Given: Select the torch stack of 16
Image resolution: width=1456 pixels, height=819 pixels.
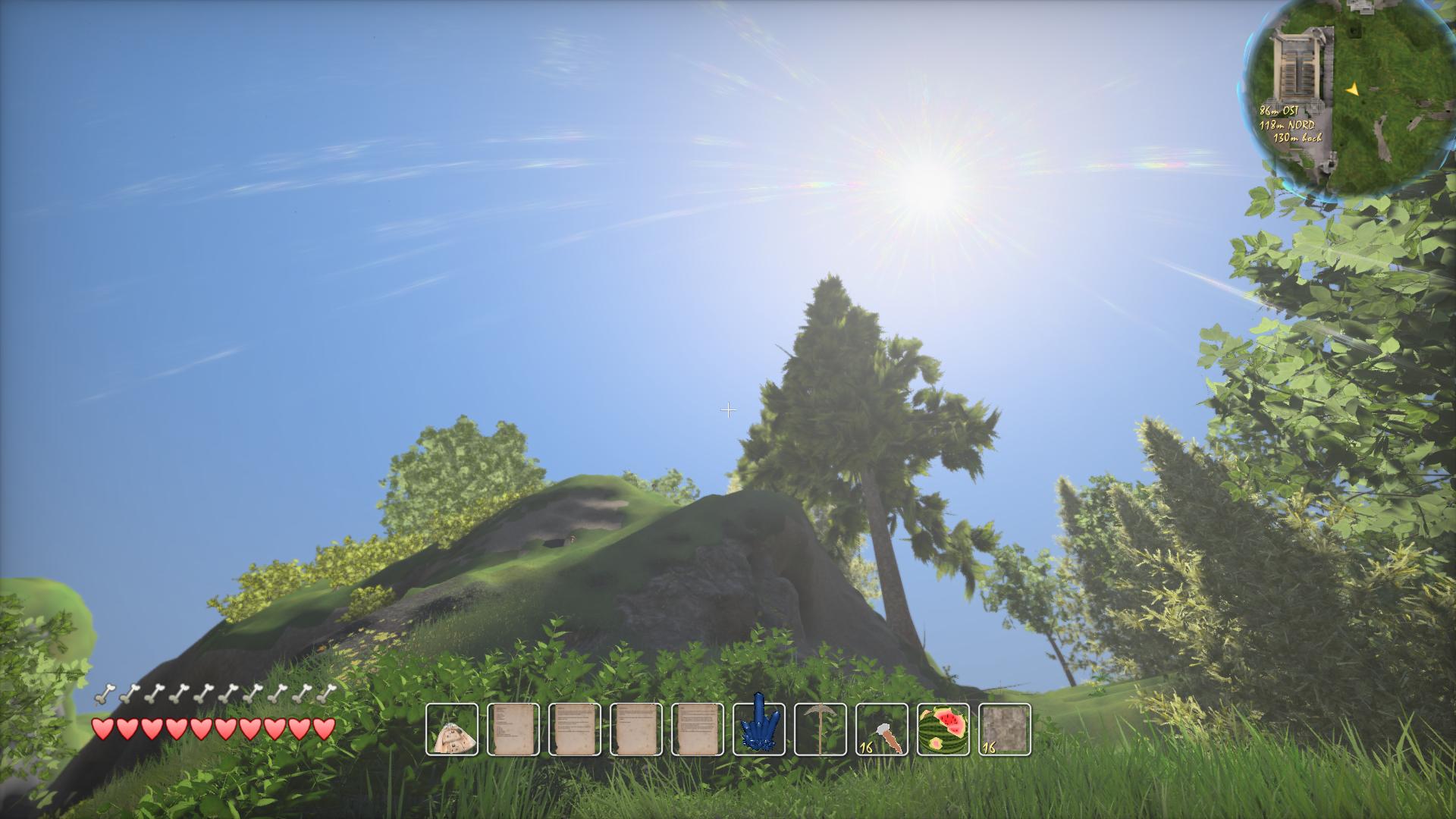Looking at the screenshot, I should point(882,730).
